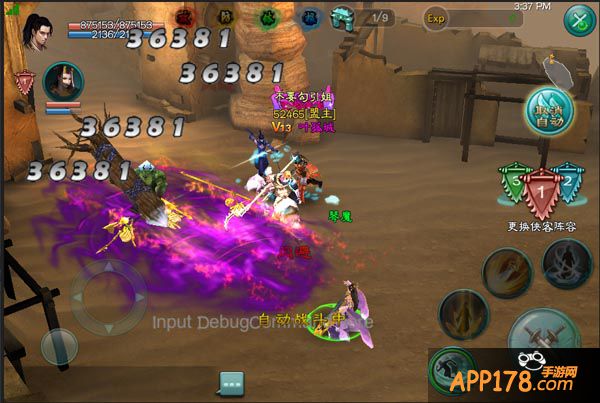This screenshot has height=403, width=600.
Task: Tap the virtual joystick pad
Action: point(107,297)
